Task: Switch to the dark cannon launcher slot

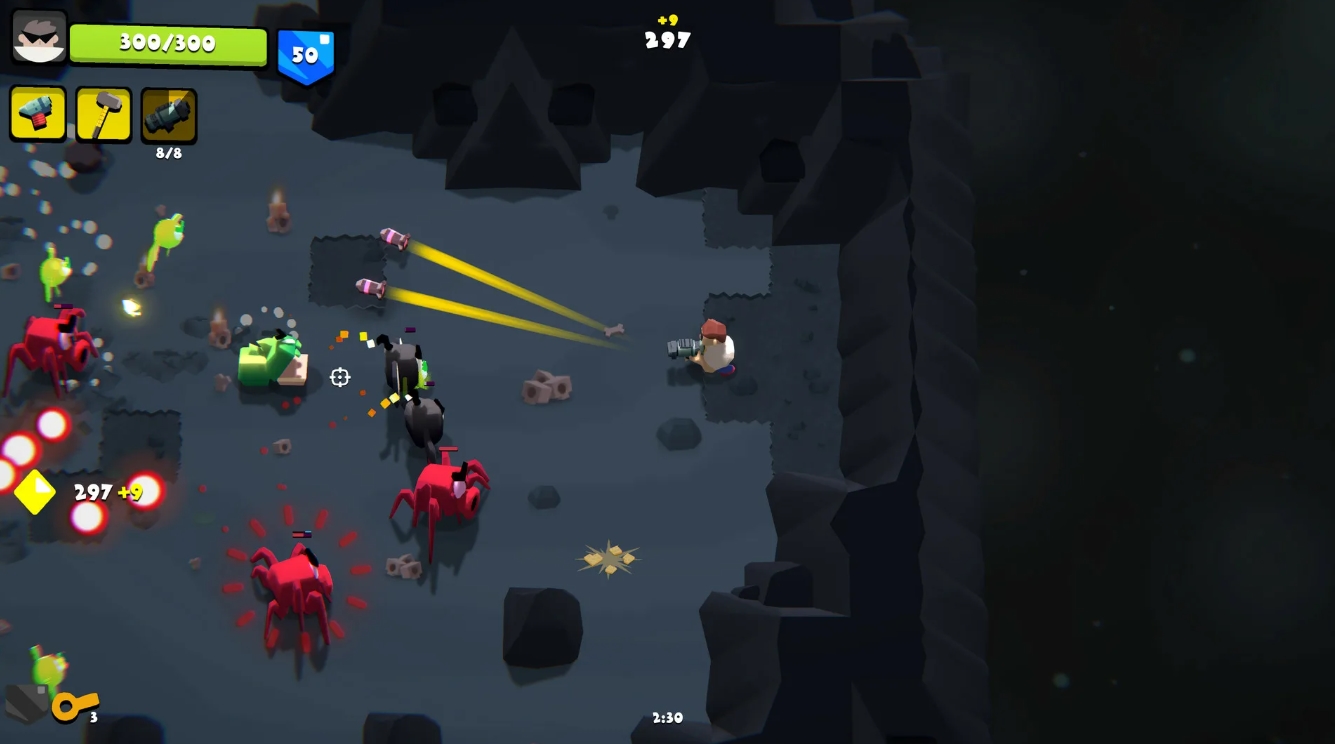Action: click(x=169, y=115)
